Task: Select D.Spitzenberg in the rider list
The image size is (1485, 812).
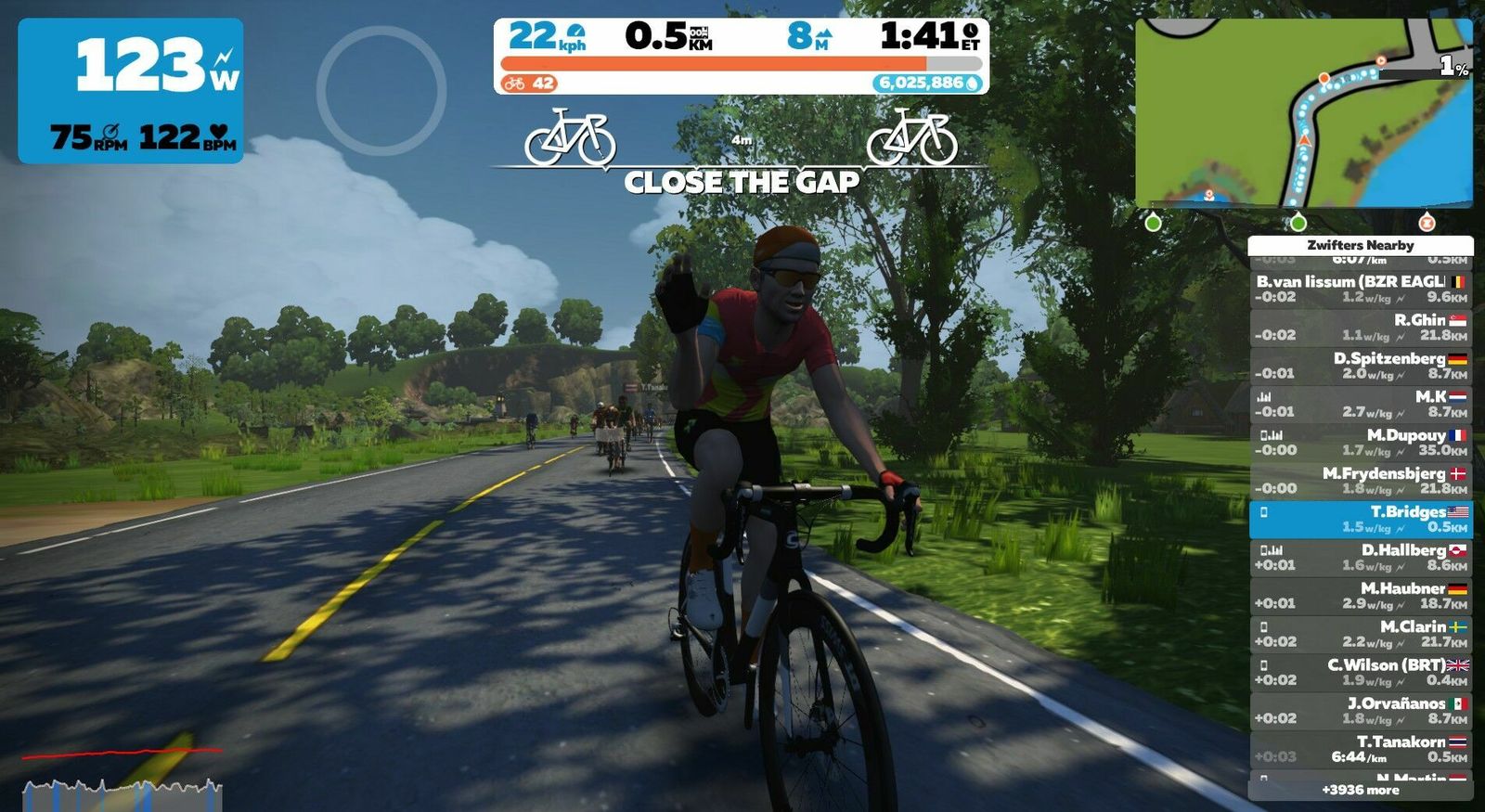Action: pos(1360,365)
